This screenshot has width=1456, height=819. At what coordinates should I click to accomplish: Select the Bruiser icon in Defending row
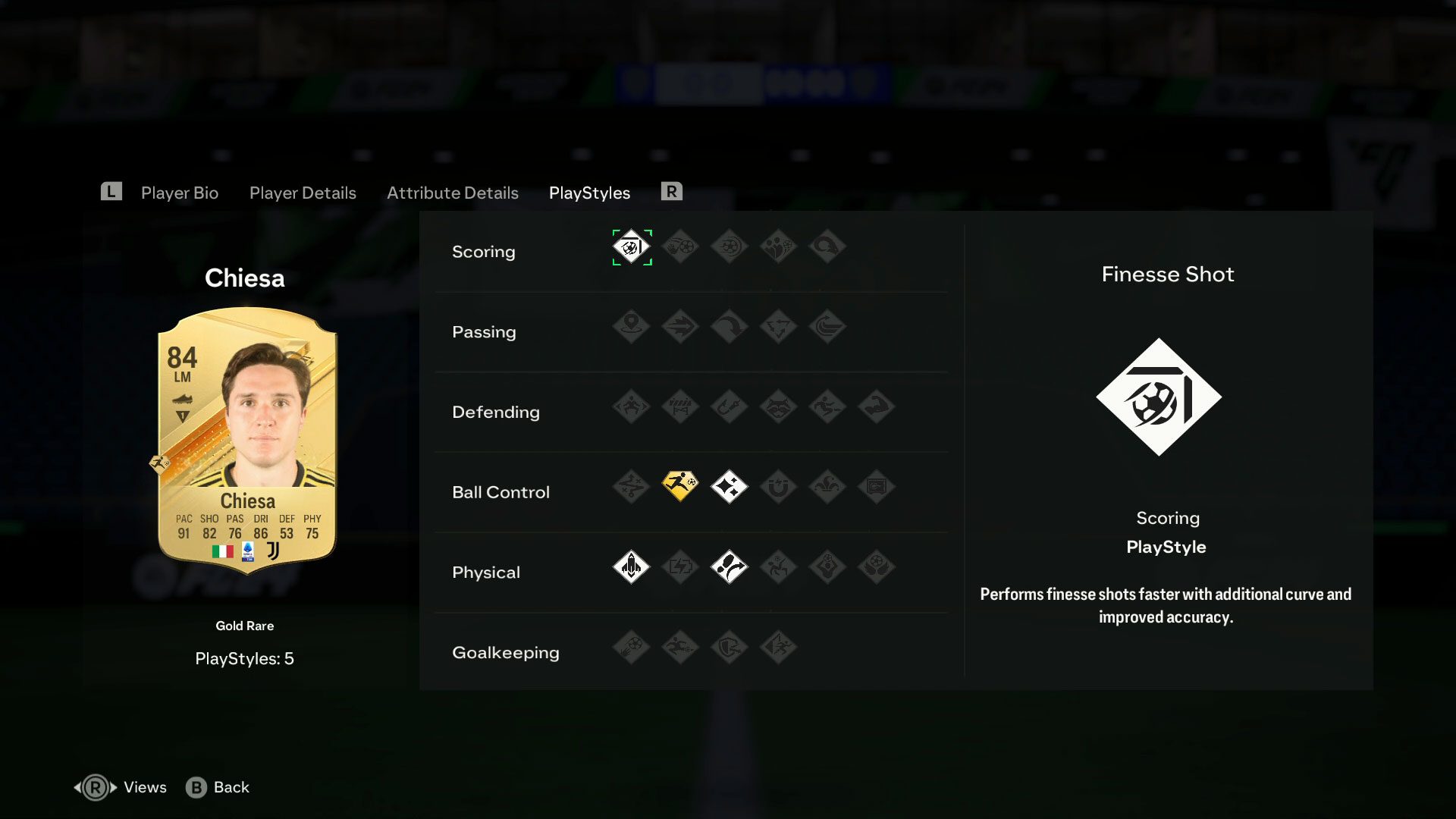[877, 407]
